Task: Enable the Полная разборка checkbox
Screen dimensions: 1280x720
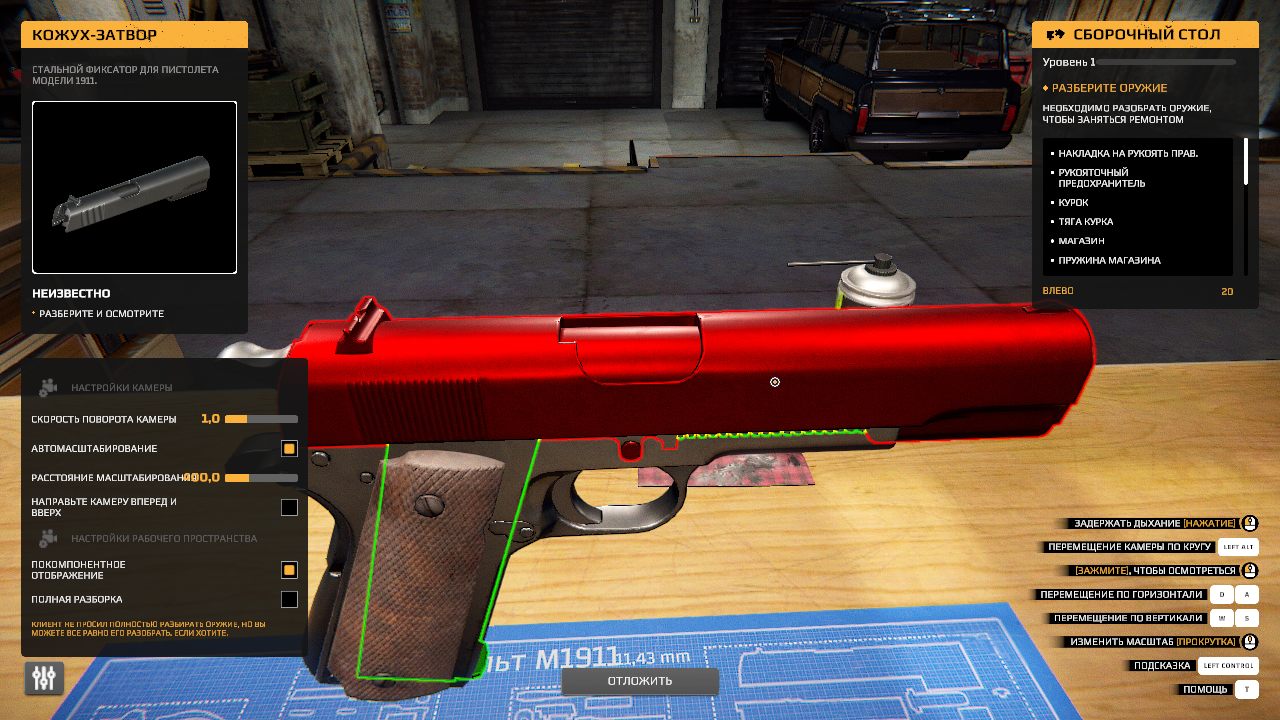Action: (x=289, y=600)
